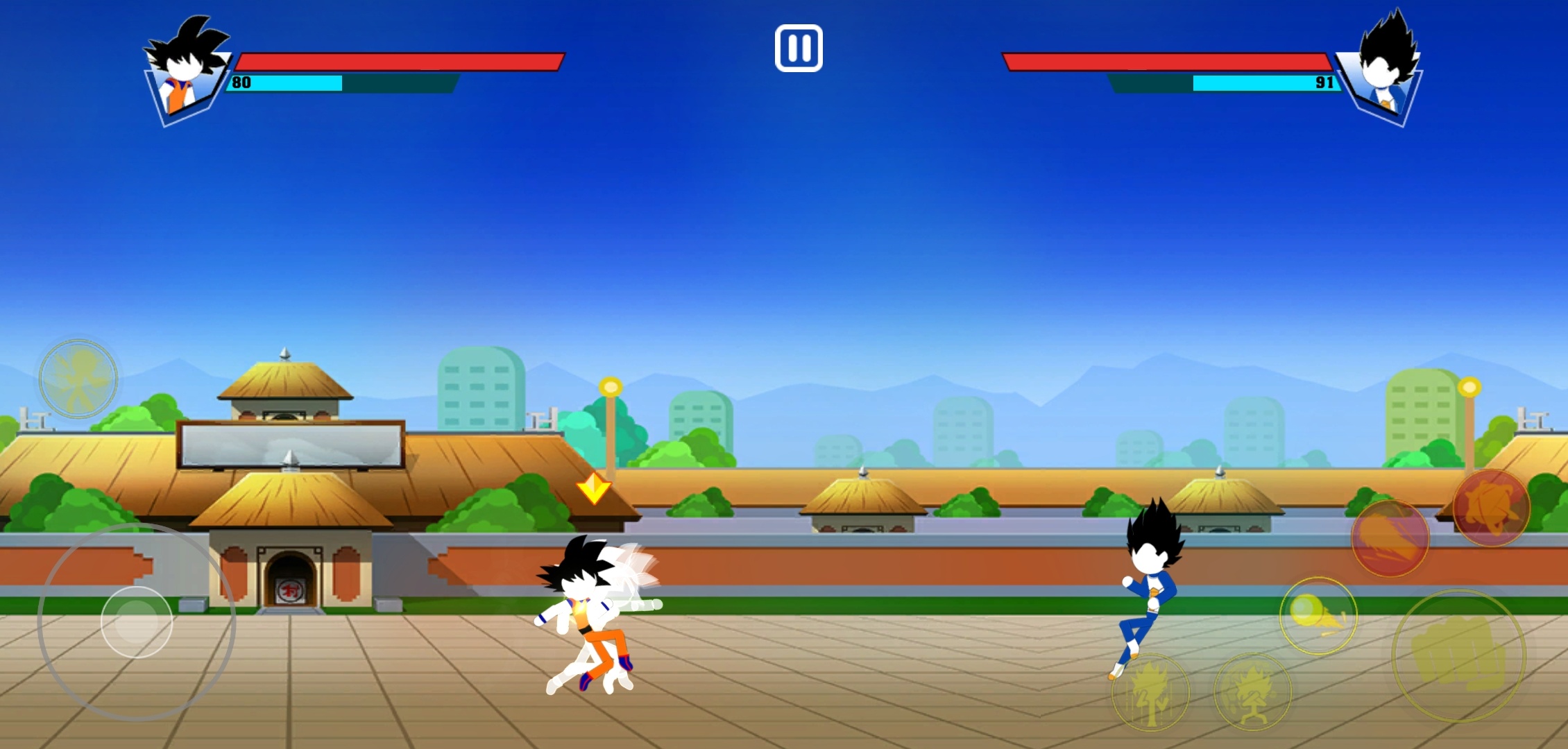This screenshot has height=749, width=1568.
Task: Activate the crouching charge stance skill
Action: 1252,692
